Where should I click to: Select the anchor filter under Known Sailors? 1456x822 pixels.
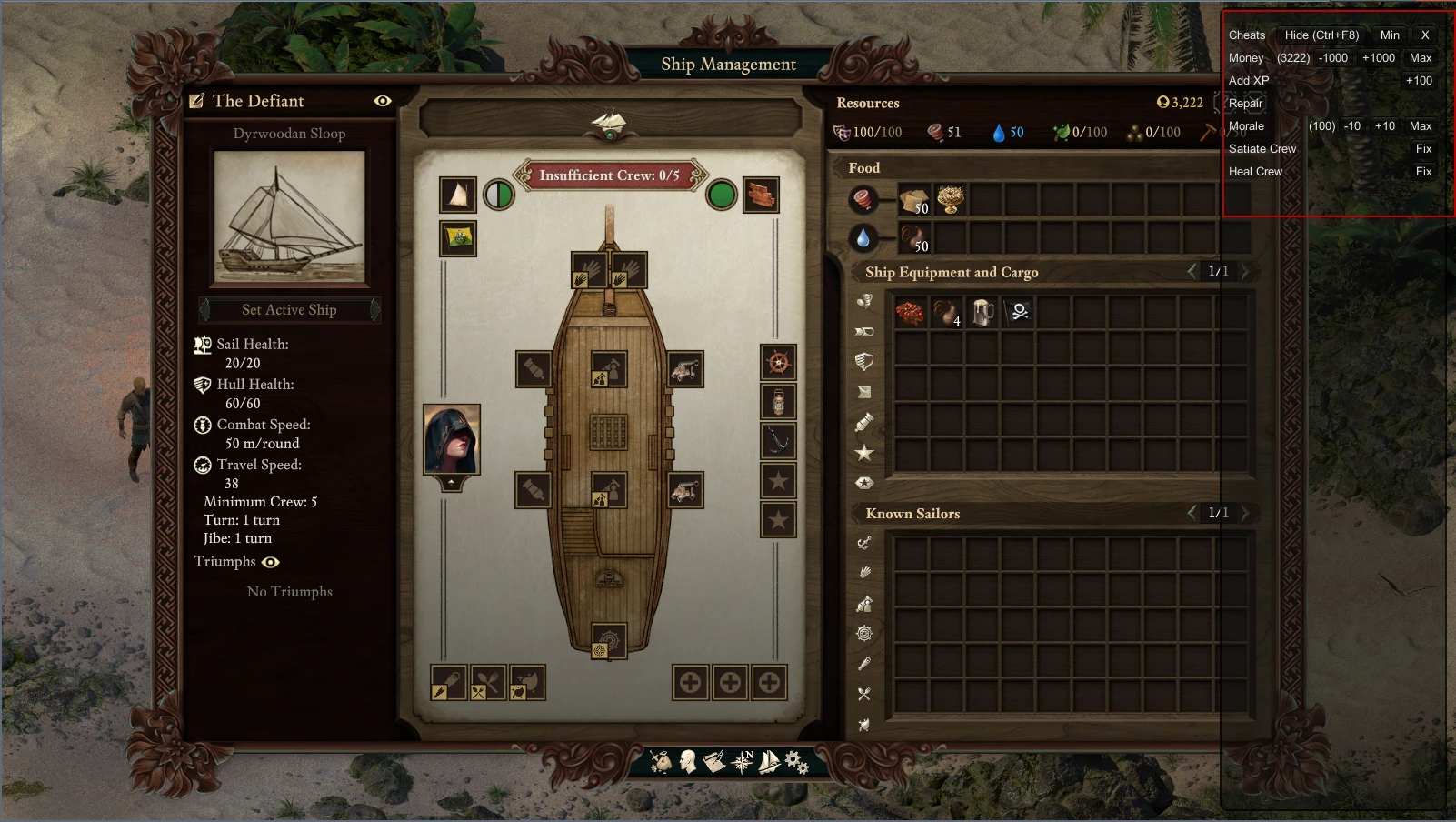[864, 542]
